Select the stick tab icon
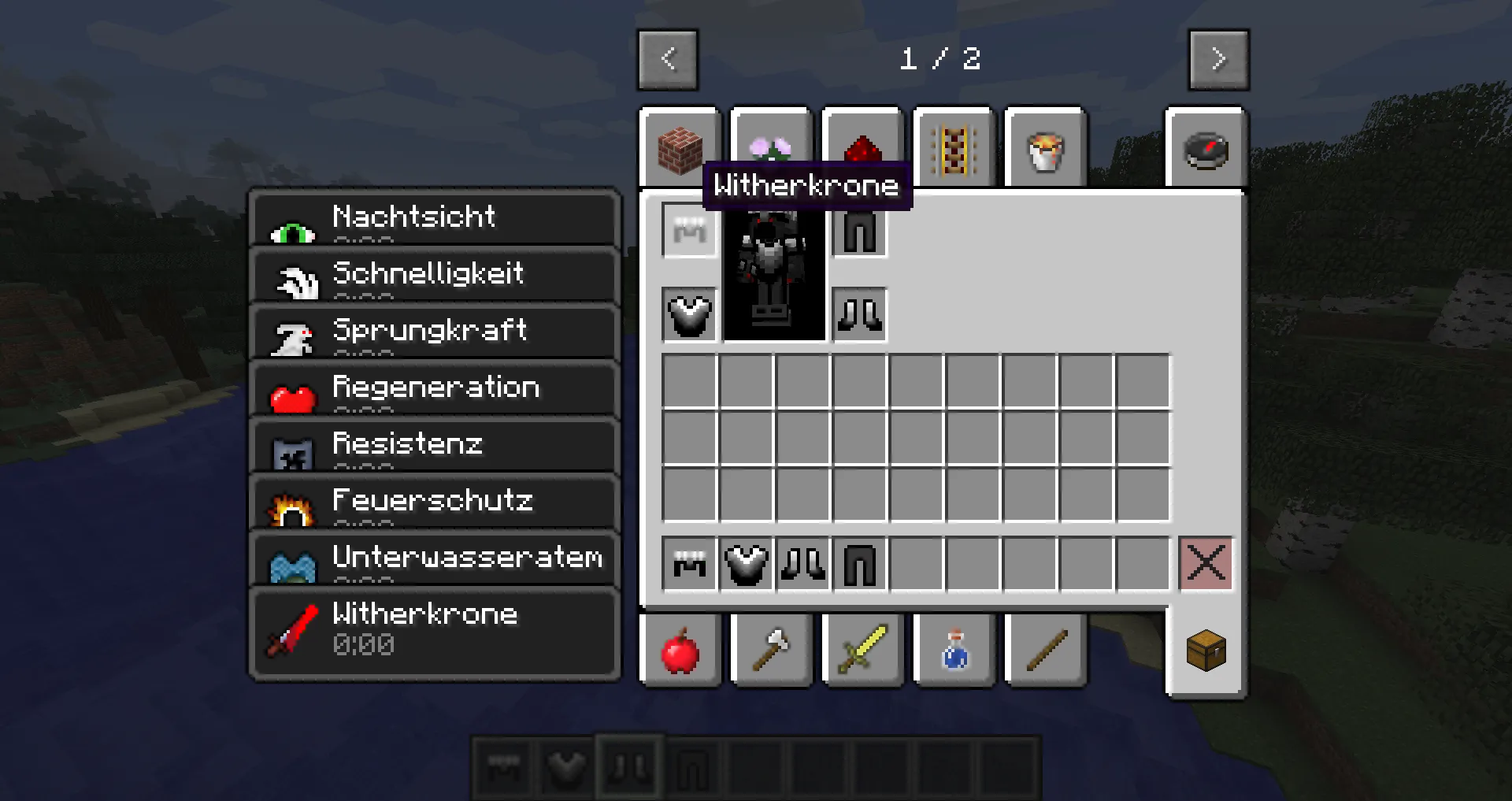 pos(1045,651)
